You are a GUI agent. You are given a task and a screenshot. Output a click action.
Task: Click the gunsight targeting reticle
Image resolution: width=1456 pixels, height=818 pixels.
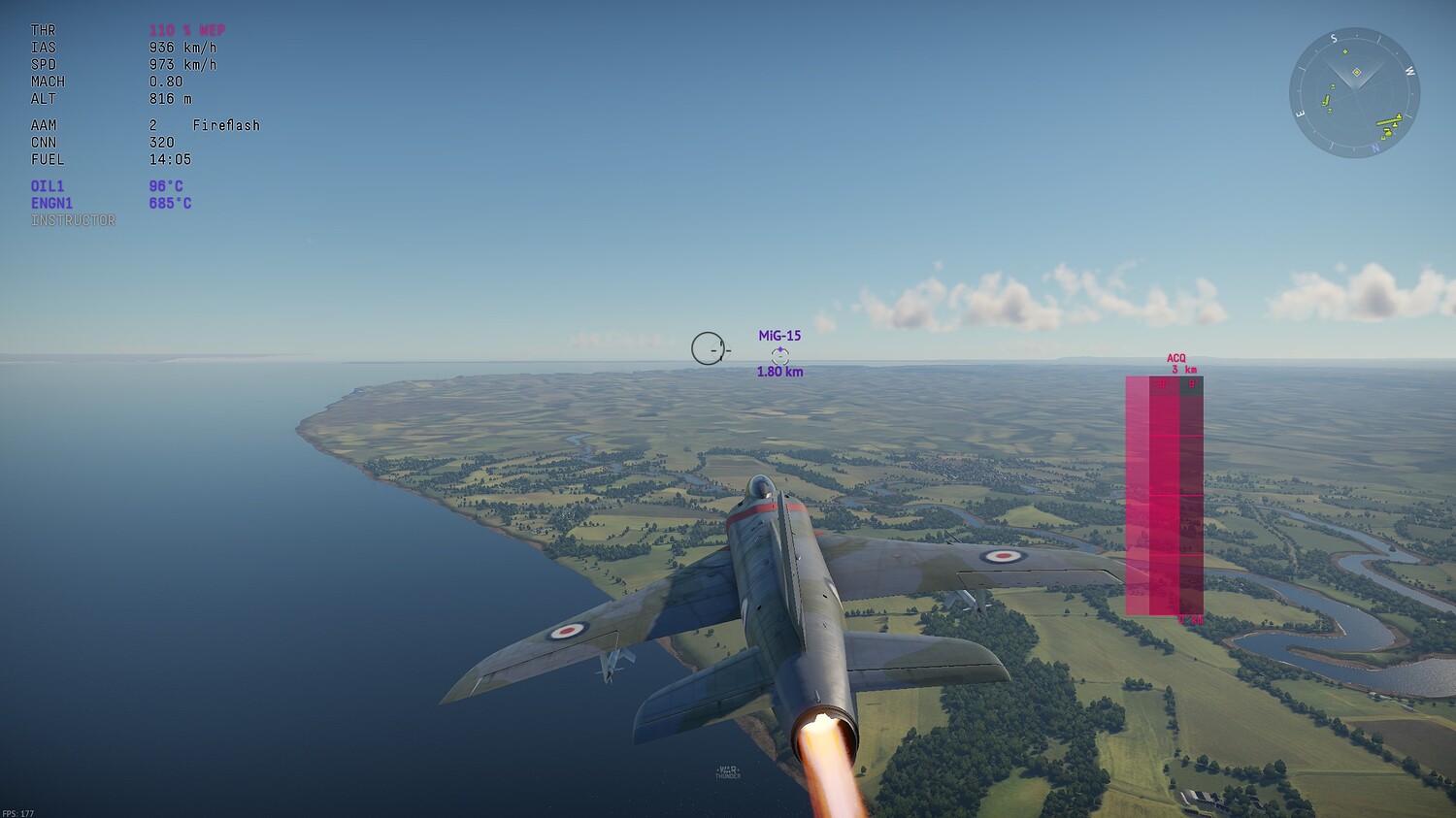tap(709, 347)
